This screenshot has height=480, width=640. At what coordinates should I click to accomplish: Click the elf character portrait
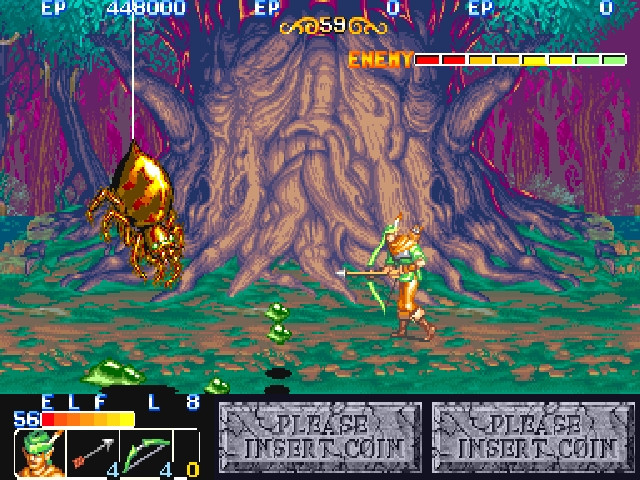[38, 452]
